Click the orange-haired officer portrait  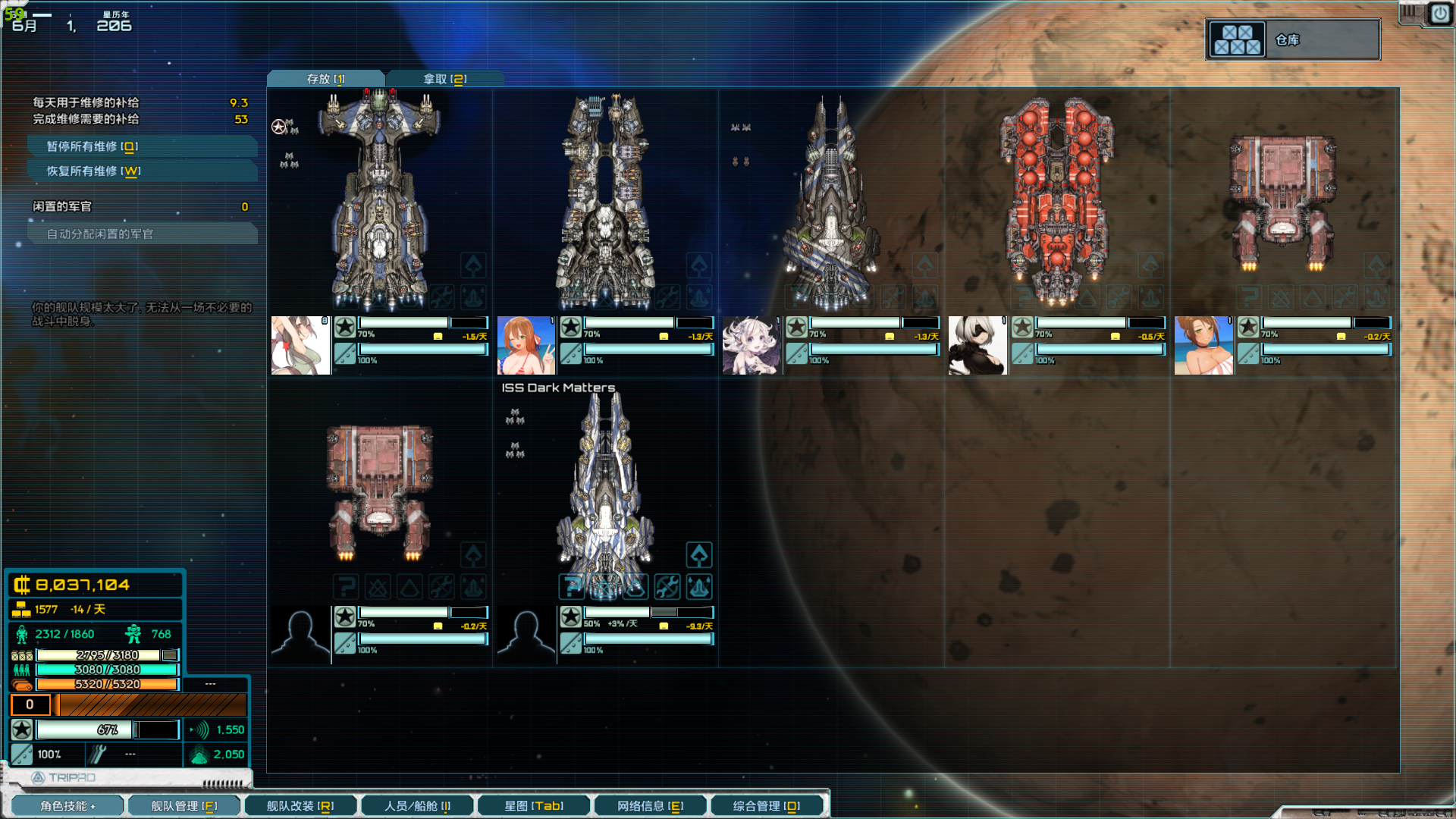(x=526, y=346)
